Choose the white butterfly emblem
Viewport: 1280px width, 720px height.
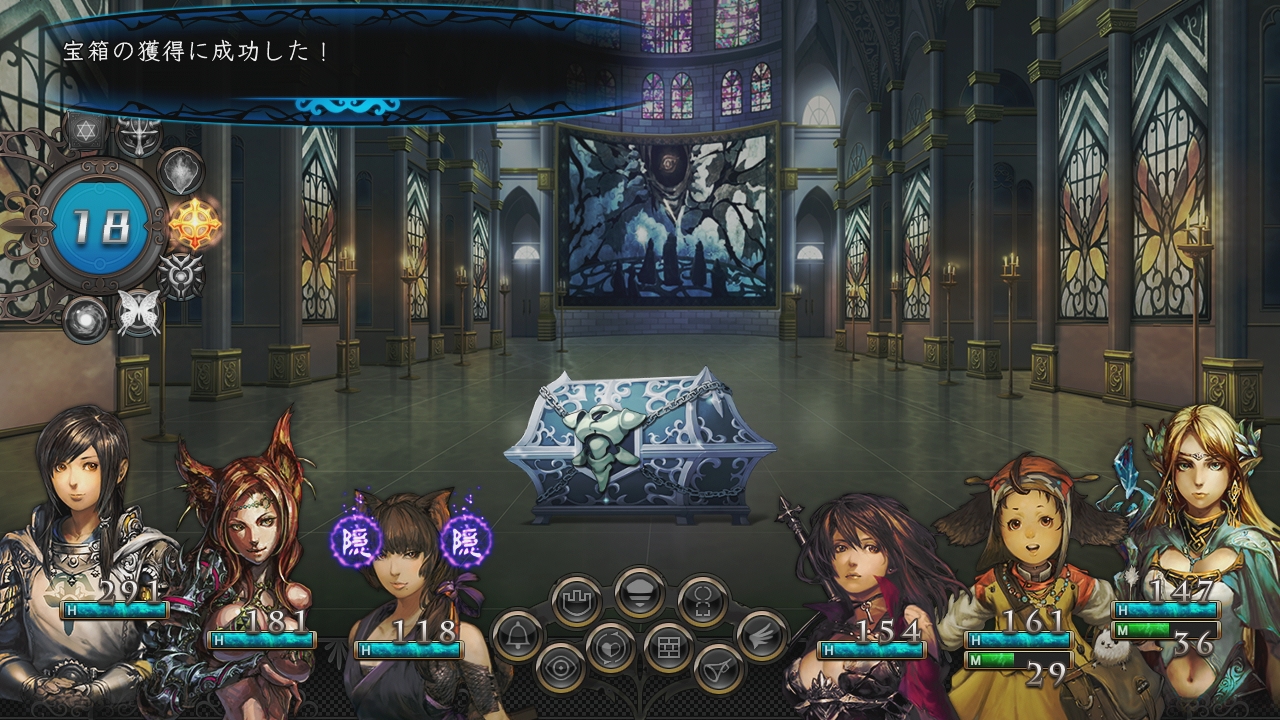click(x=138, y=312)
